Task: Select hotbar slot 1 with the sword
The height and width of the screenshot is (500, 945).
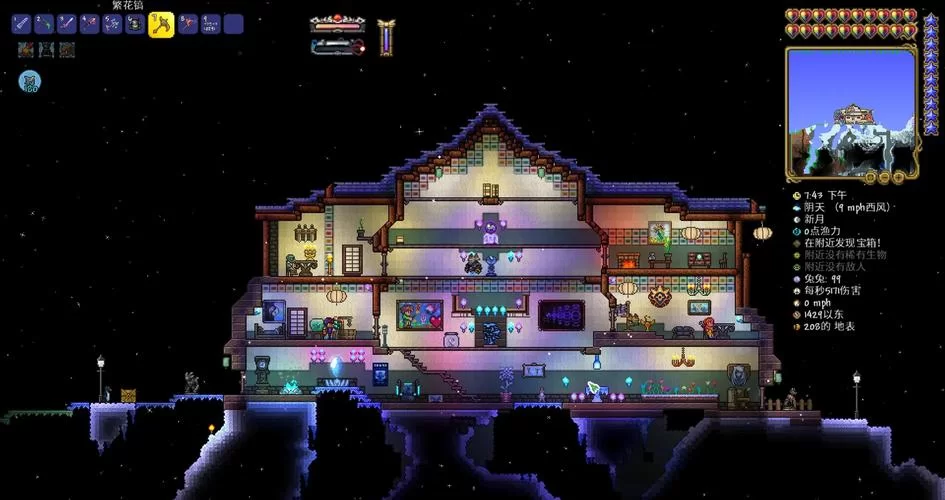Action: pos(21,24)
